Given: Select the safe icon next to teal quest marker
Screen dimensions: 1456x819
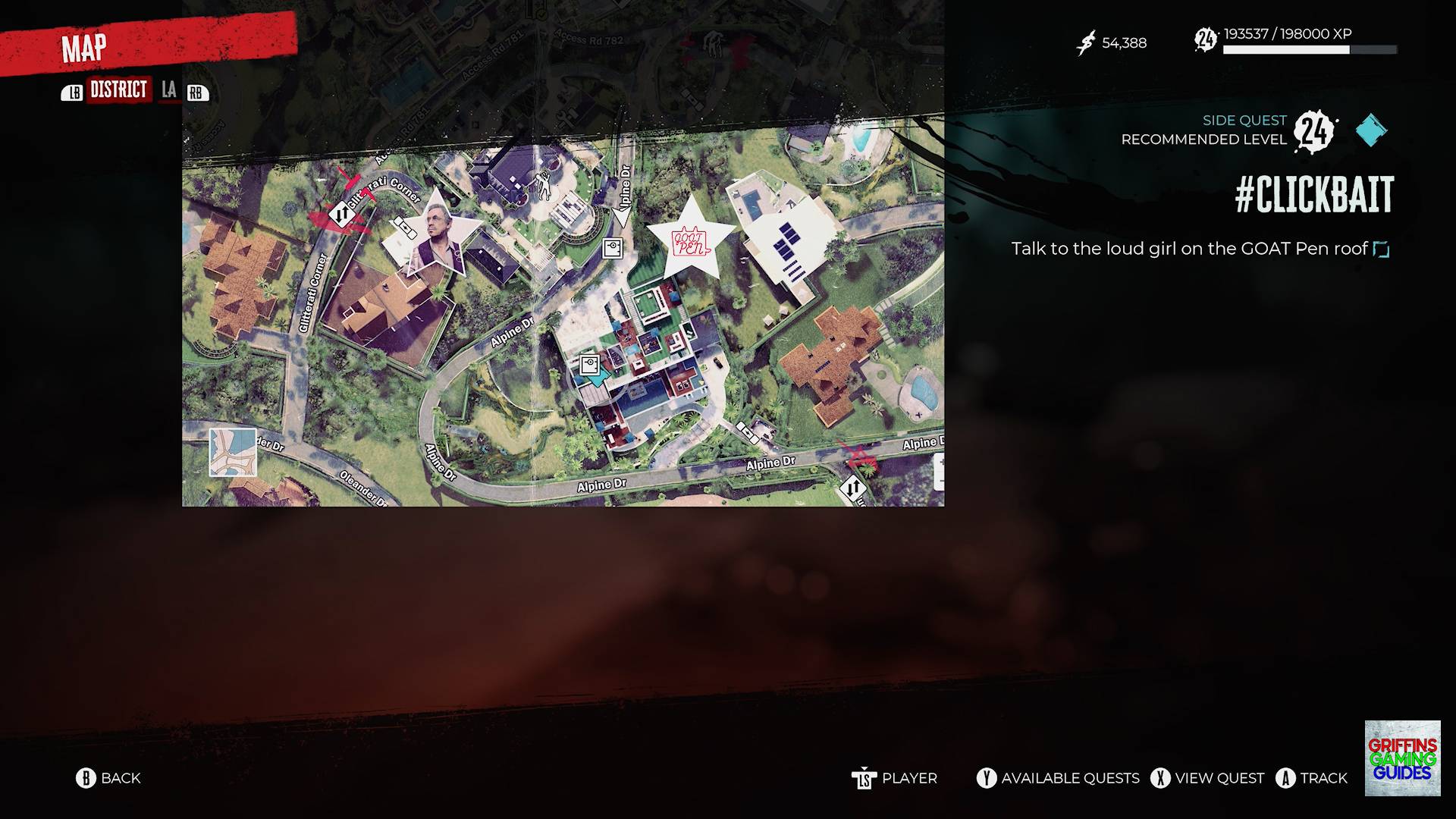Looking at the screenshot, I should 590,365.
